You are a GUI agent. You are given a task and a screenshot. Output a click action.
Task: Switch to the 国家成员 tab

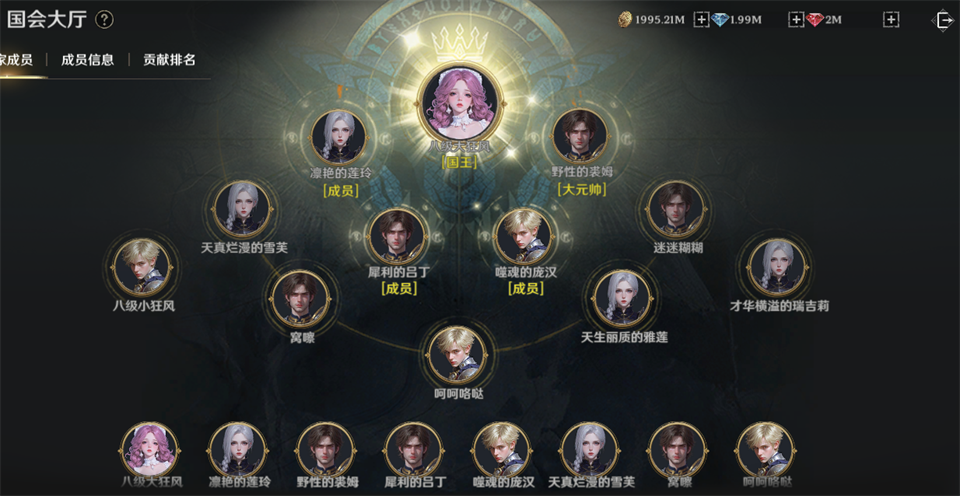point(16,60)
